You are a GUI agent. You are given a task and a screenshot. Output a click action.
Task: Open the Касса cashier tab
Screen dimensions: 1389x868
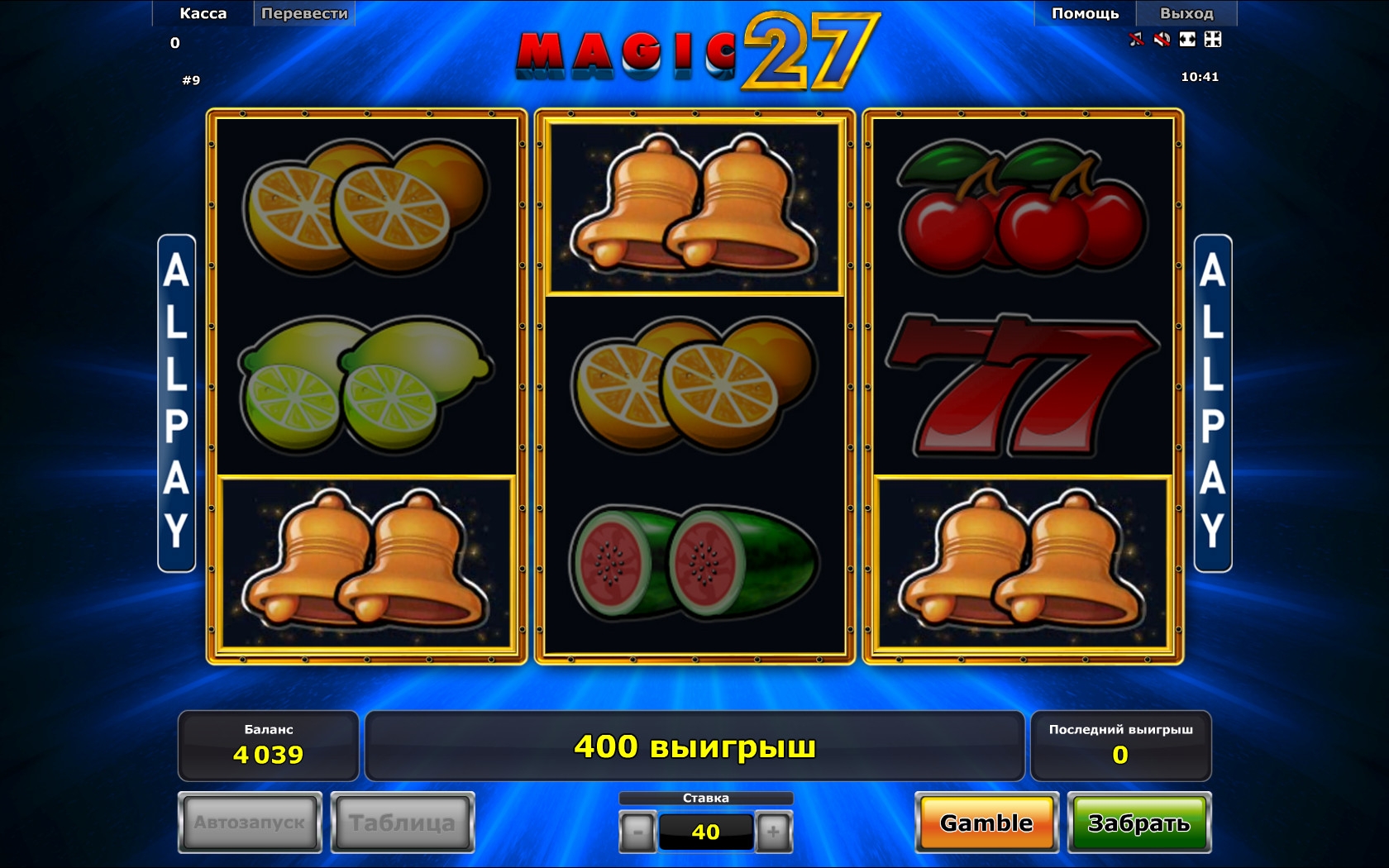pyautogui.click(x=203, y=13)
